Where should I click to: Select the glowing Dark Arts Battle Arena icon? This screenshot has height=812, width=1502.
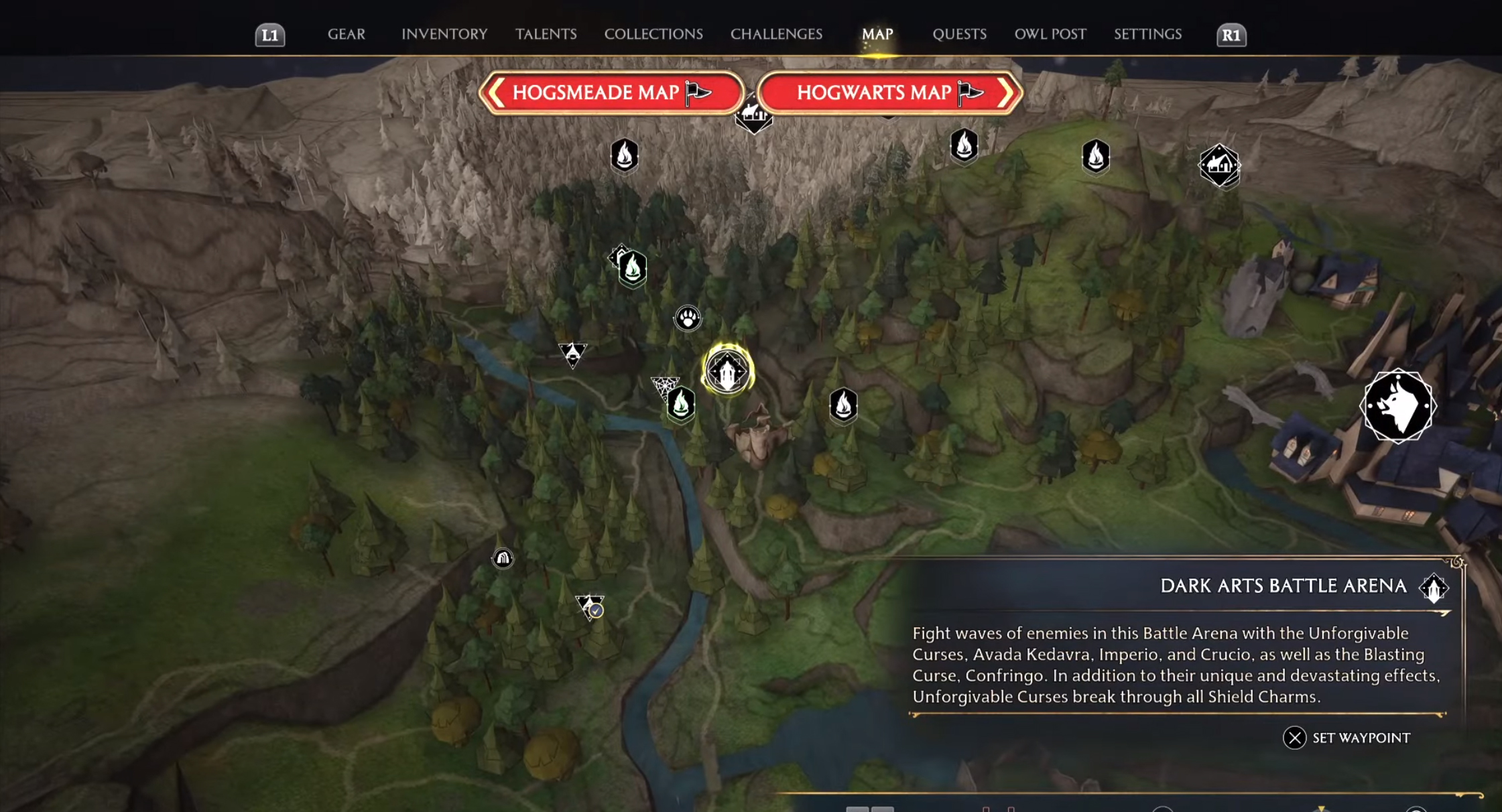point(727,370)
